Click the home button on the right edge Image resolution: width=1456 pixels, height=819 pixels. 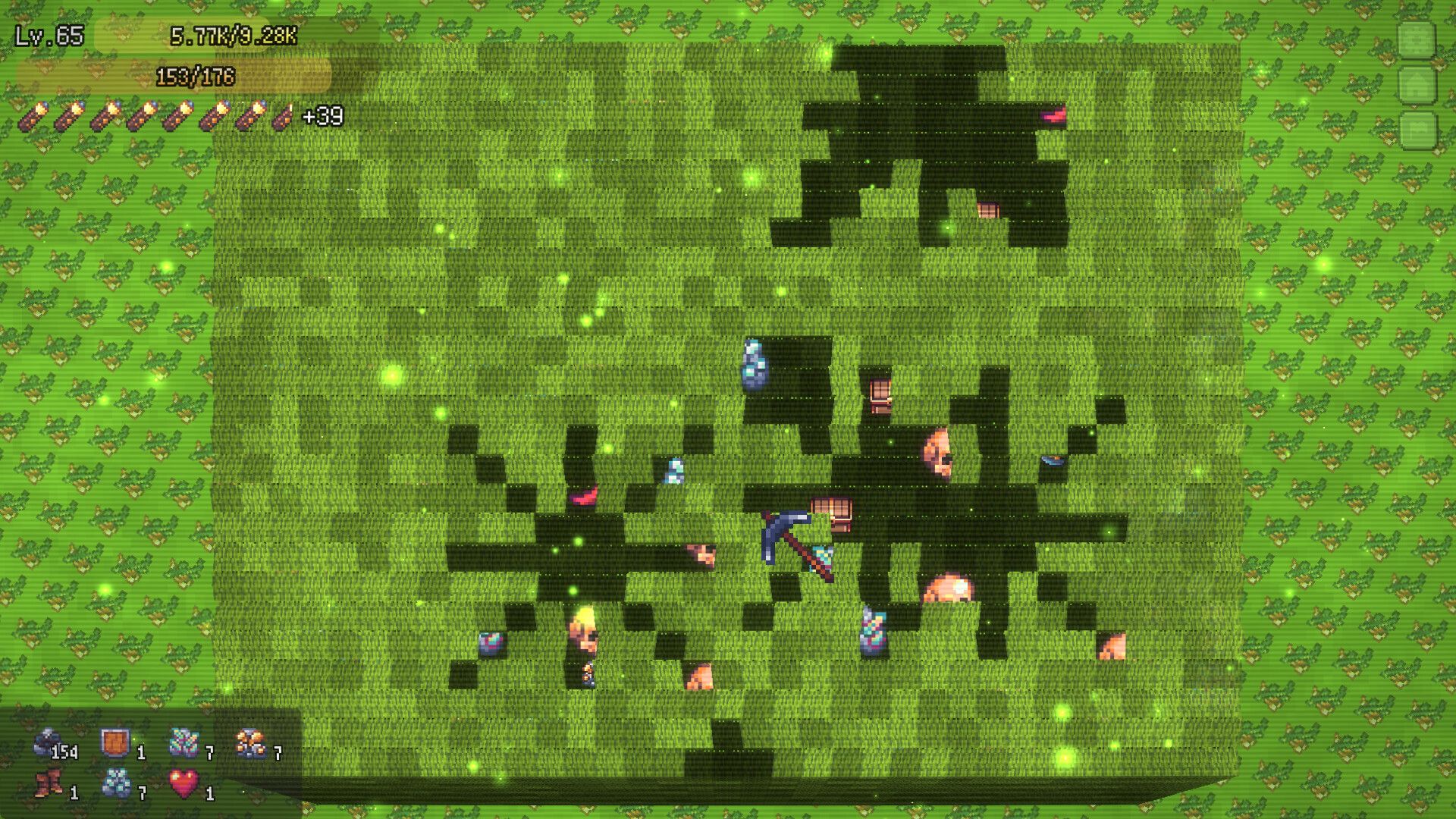click(x=1417, y=83)
